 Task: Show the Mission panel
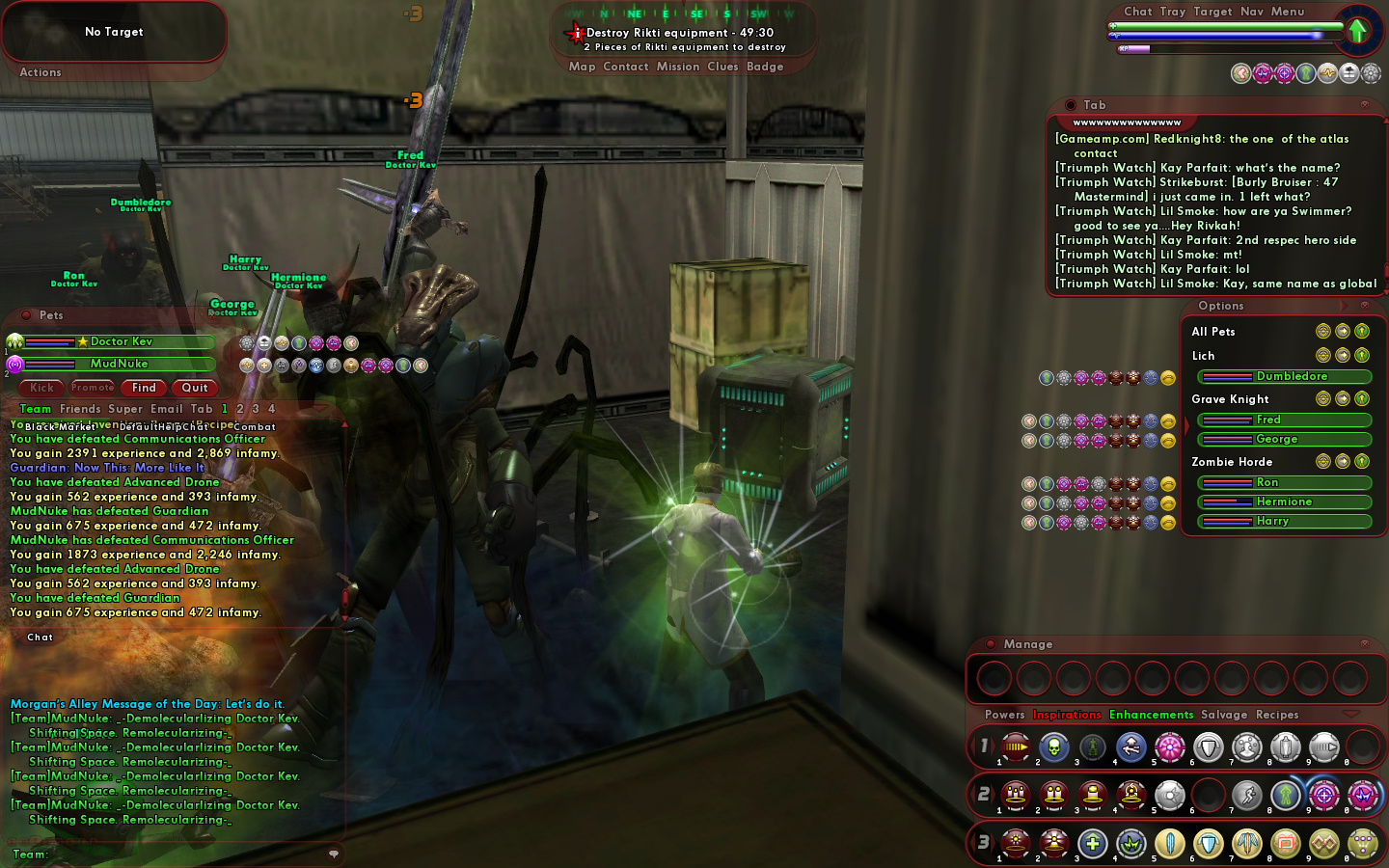point(678,67)
